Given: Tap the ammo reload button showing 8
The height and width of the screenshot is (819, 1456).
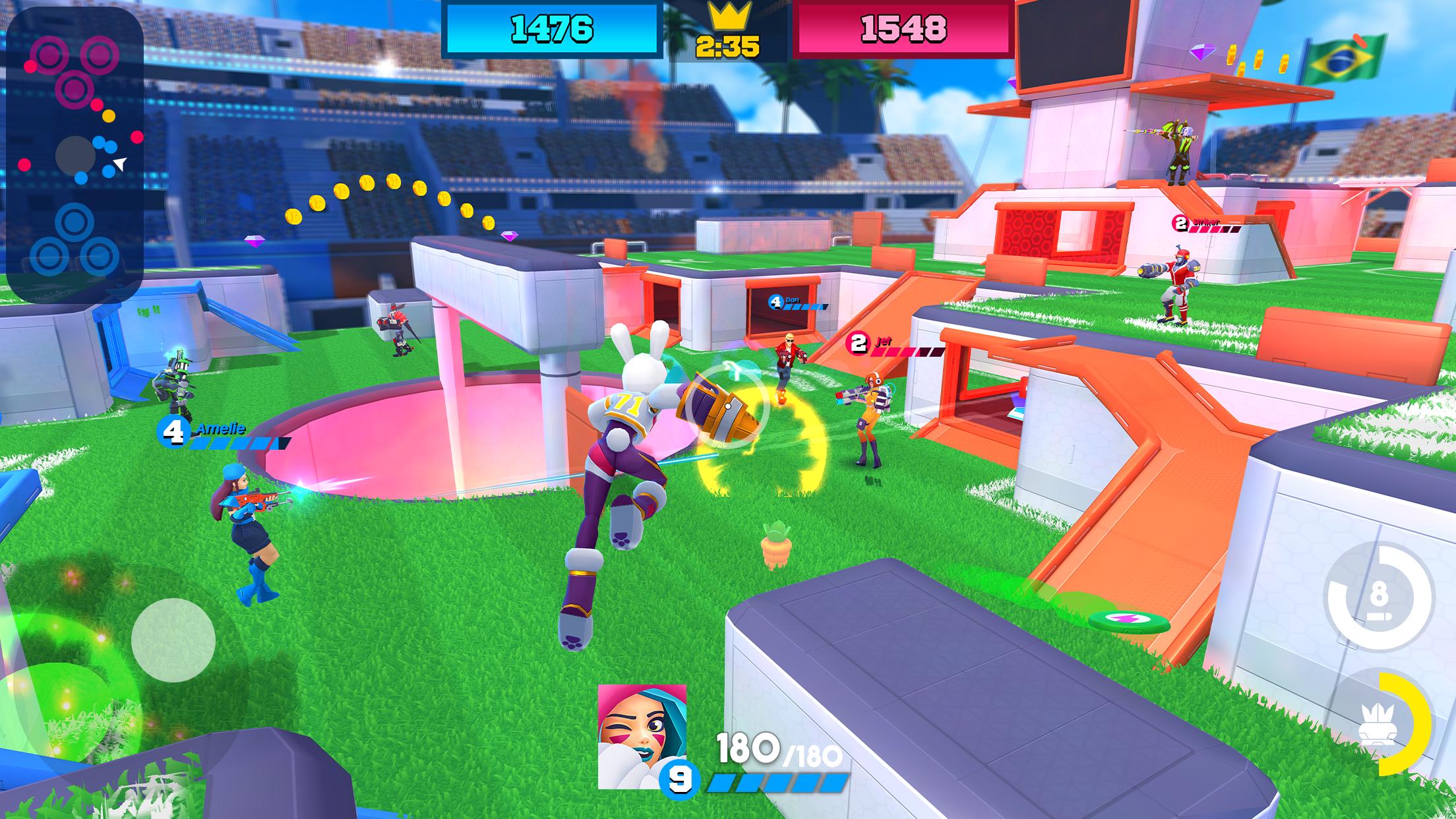Looking at the screenshot, I should pyautogui.click(x=1379, y=597).
